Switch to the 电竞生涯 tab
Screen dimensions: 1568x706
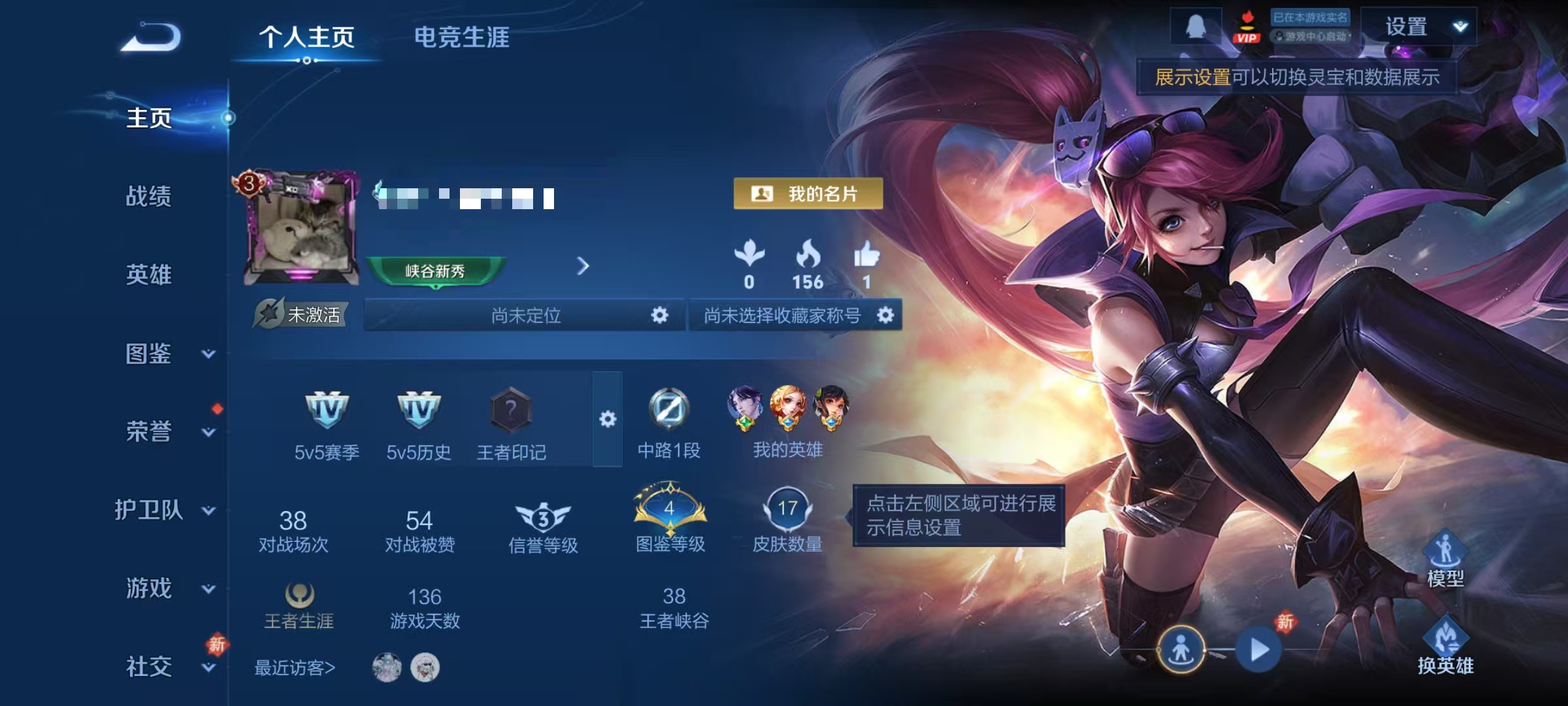[461, 37]
